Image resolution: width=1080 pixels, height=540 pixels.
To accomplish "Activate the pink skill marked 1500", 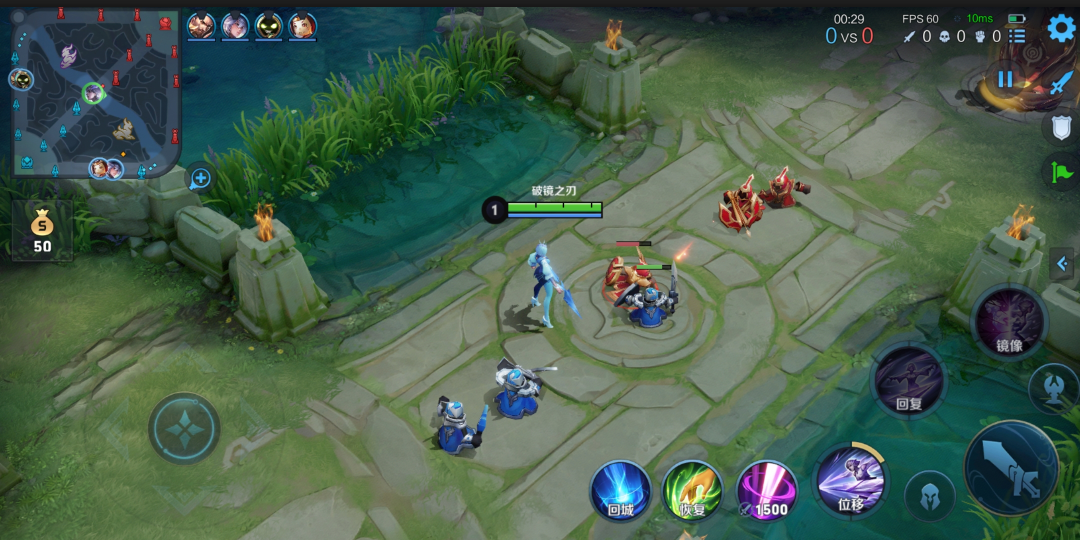I will pos(767,491).
